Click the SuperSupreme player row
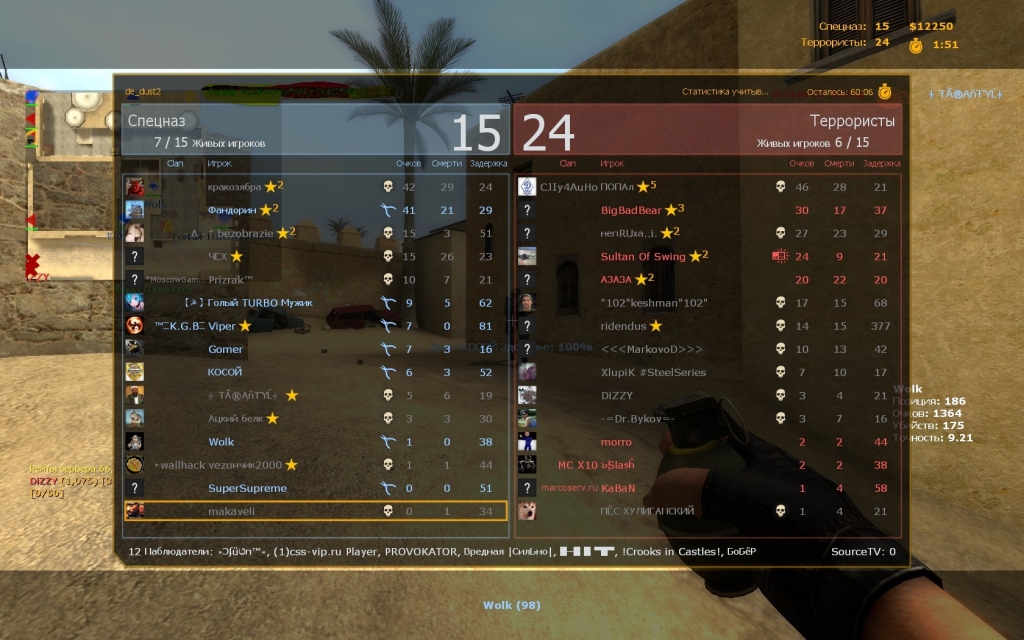 (x=247, y=488)
